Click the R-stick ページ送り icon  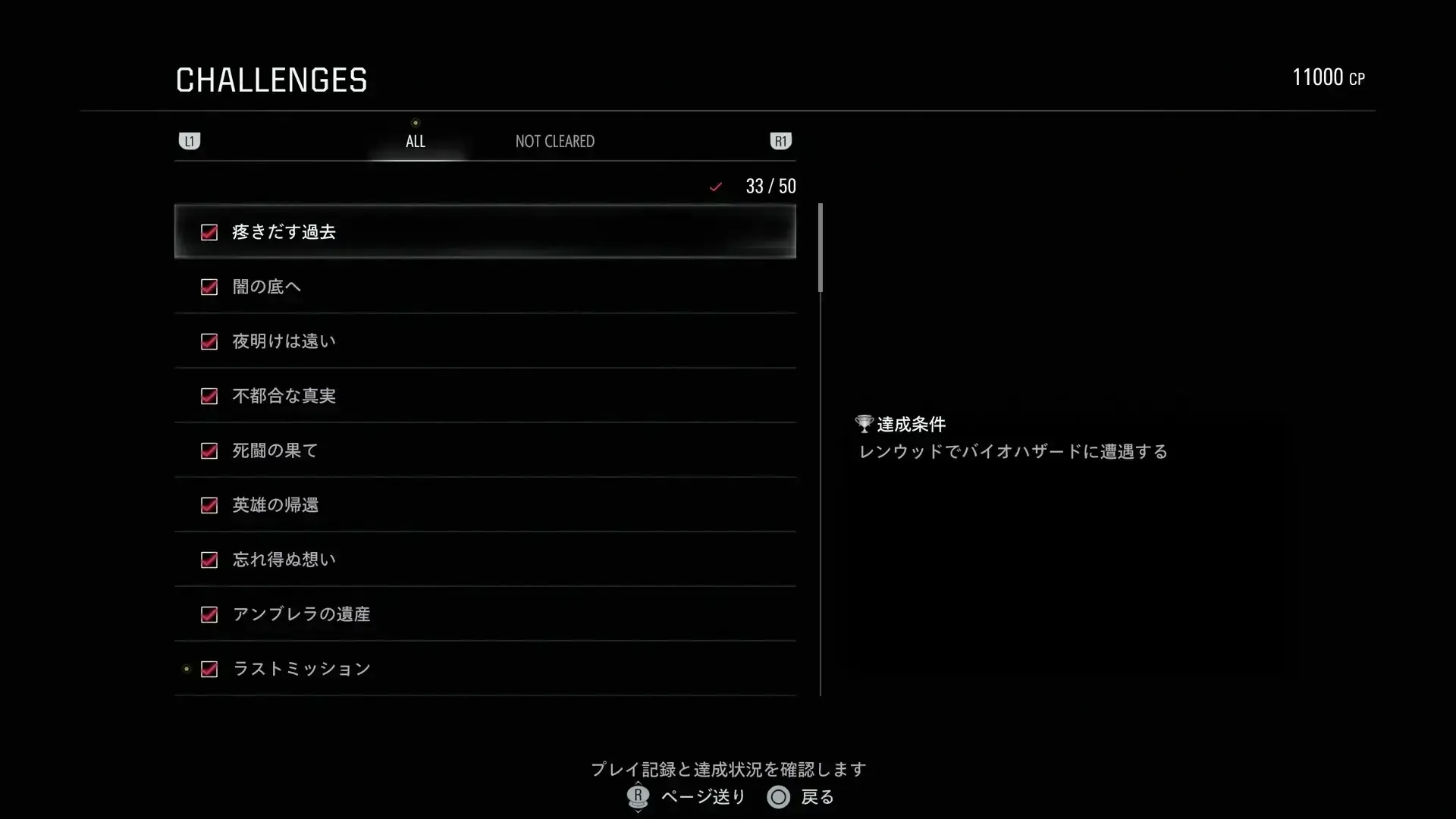click(637, 797)
